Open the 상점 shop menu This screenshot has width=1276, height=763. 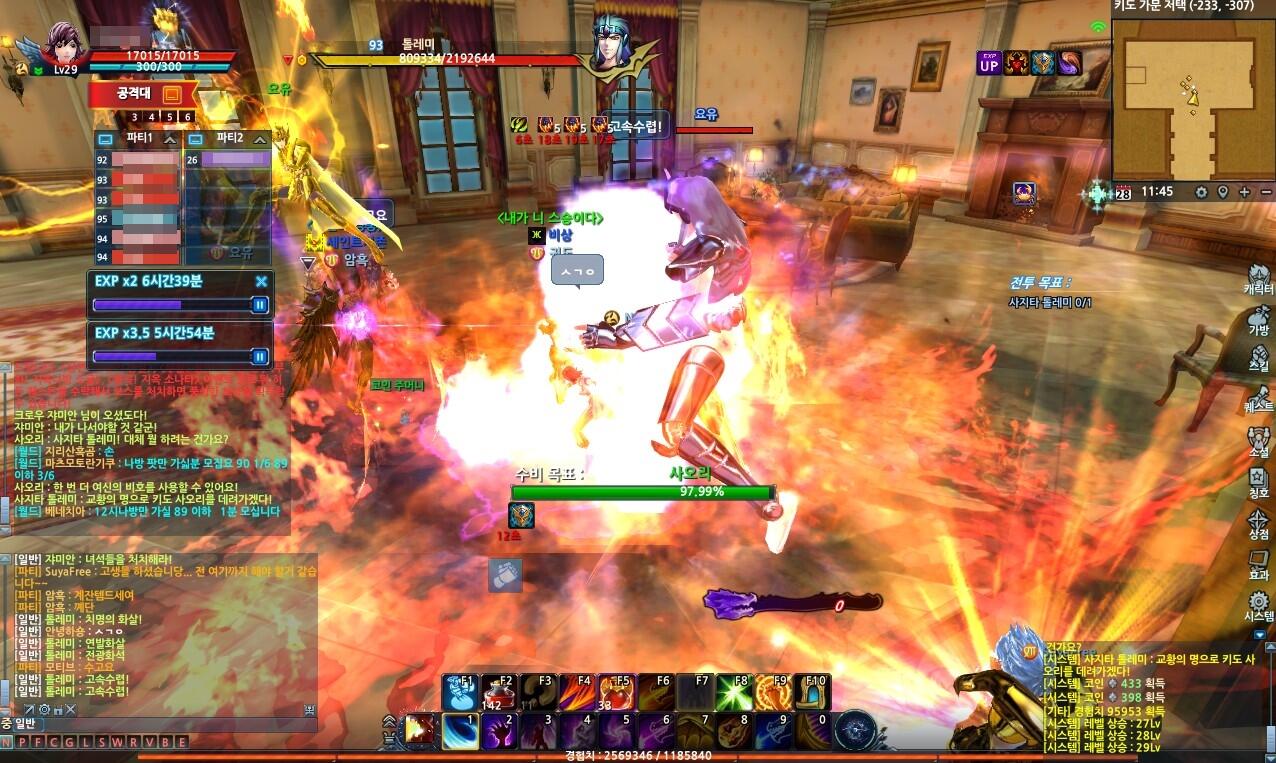tap(1258, 524)
